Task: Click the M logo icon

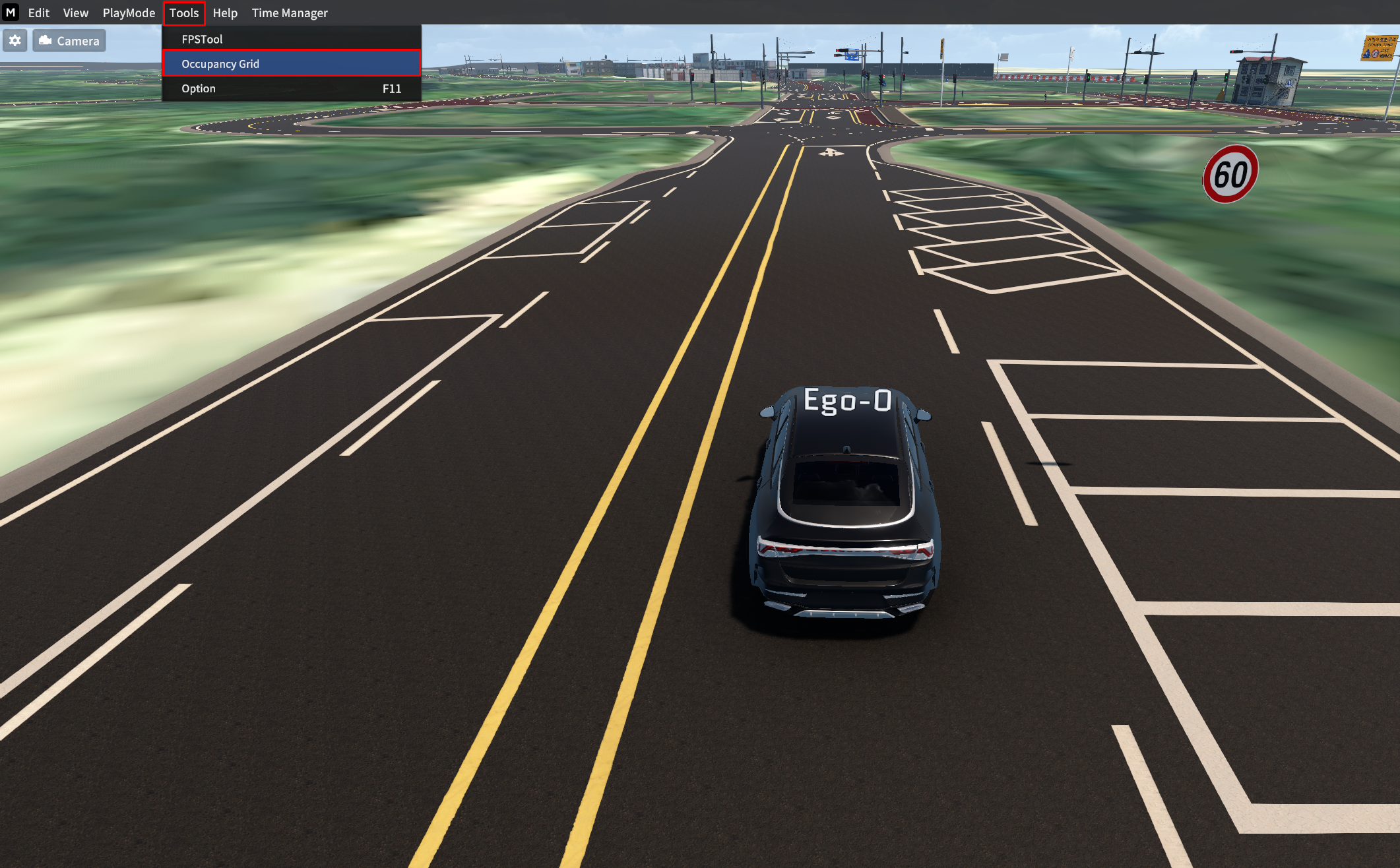Action: pos(11,13)
